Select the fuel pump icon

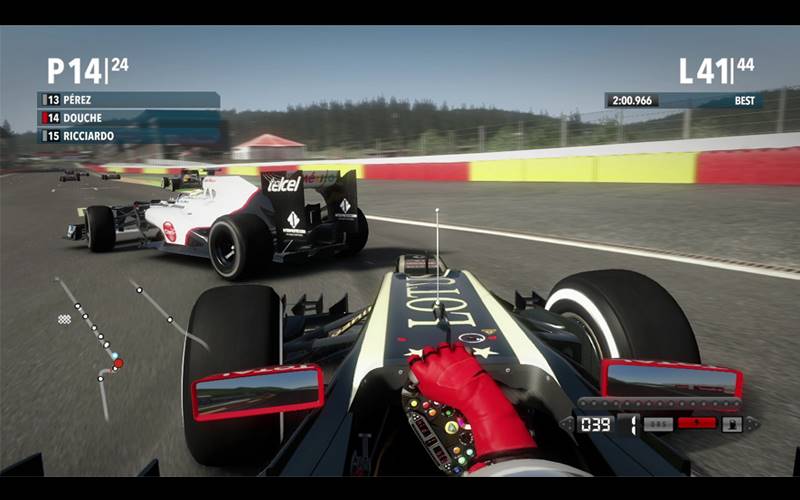731,424
